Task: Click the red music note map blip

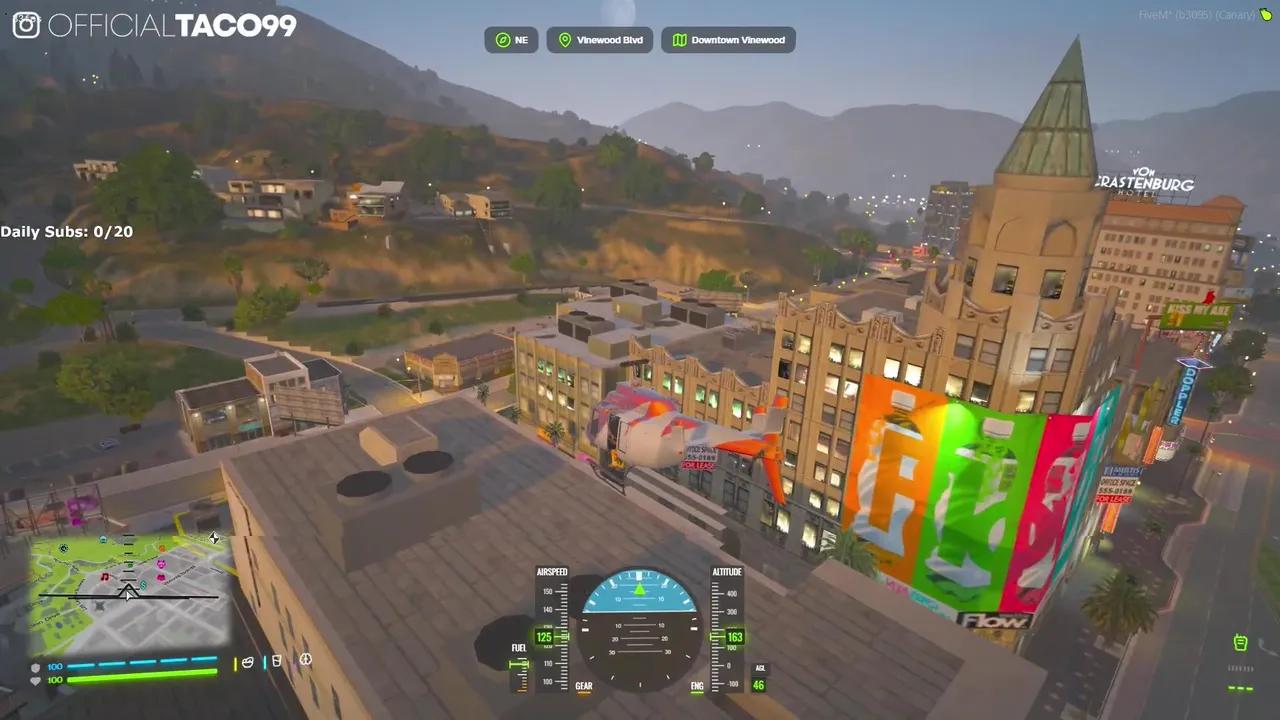Action: tap(104, 577)
